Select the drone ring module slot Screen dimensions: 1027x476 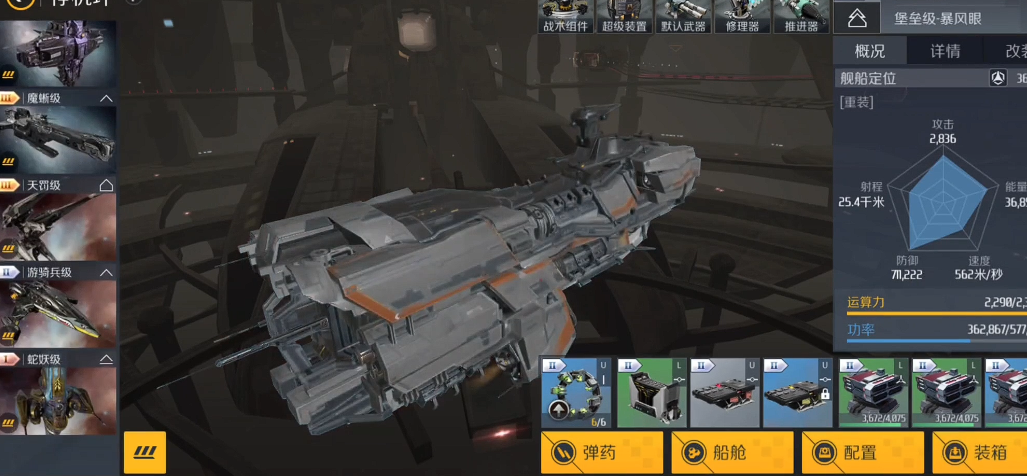tap(576, 392)
